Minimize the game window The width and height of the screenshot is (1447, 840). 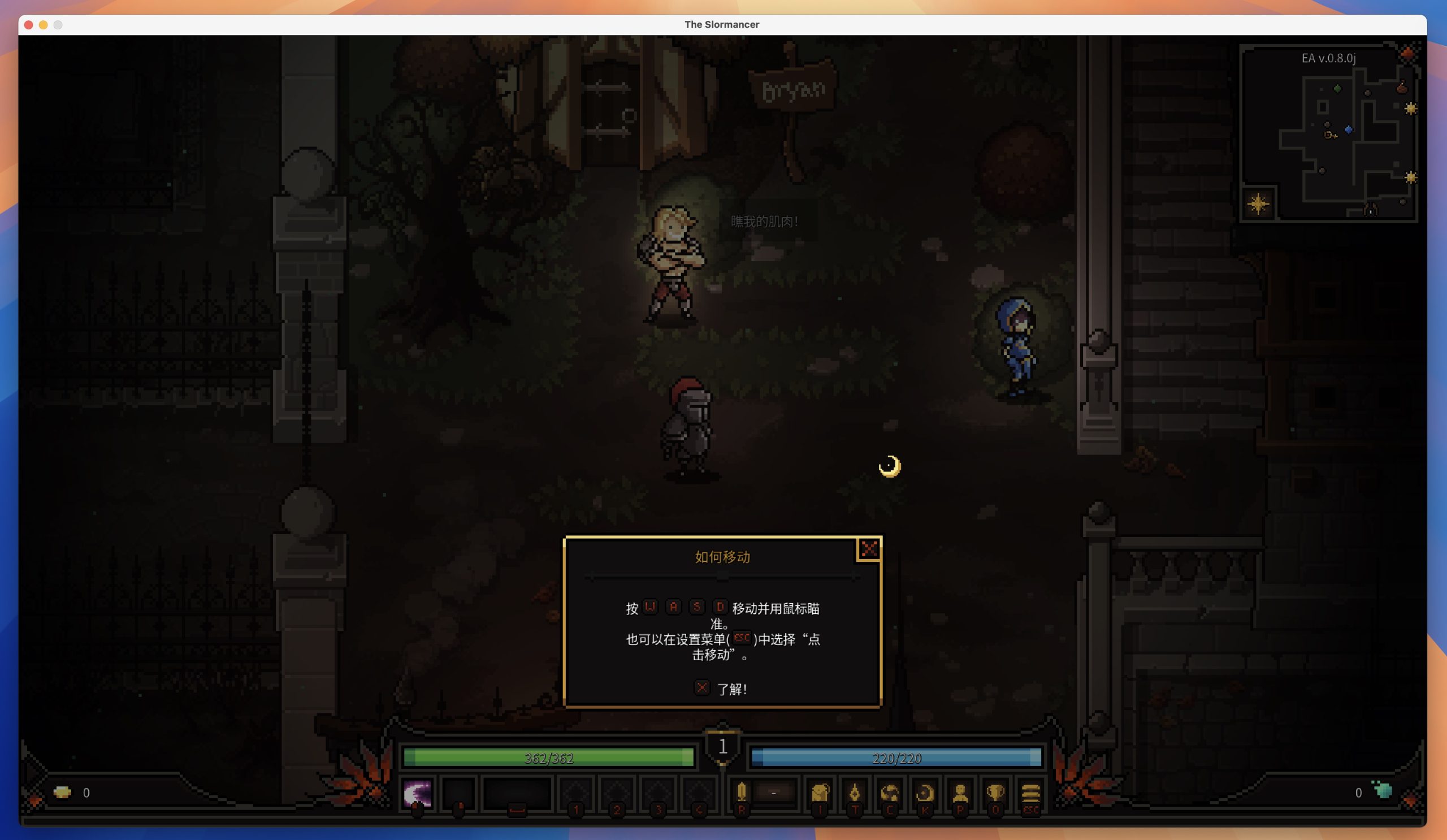(x=43, y=25)
